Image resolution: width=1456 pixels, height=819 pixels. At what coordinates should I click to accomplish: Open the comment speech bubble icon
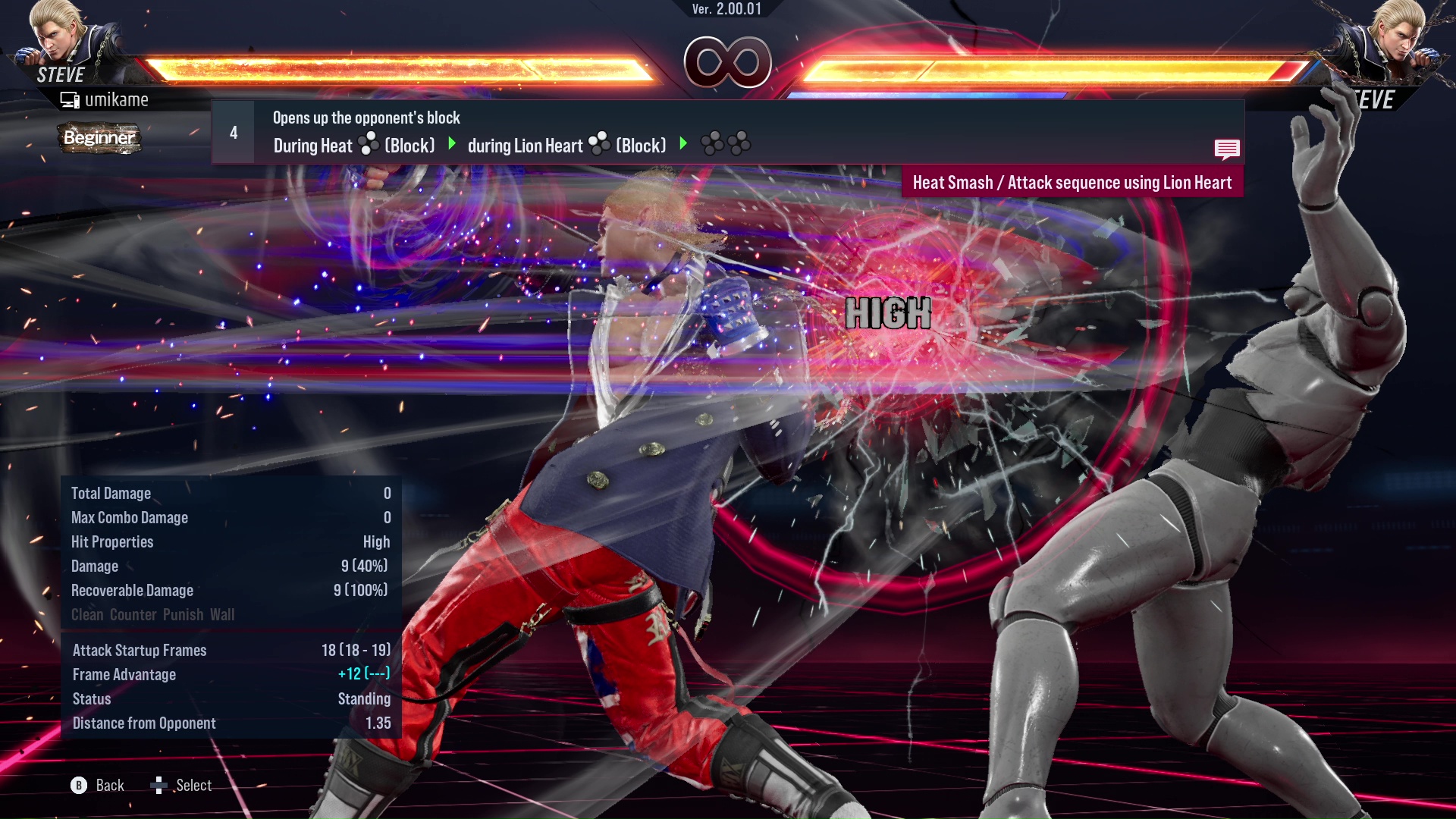pos(1227,149)
